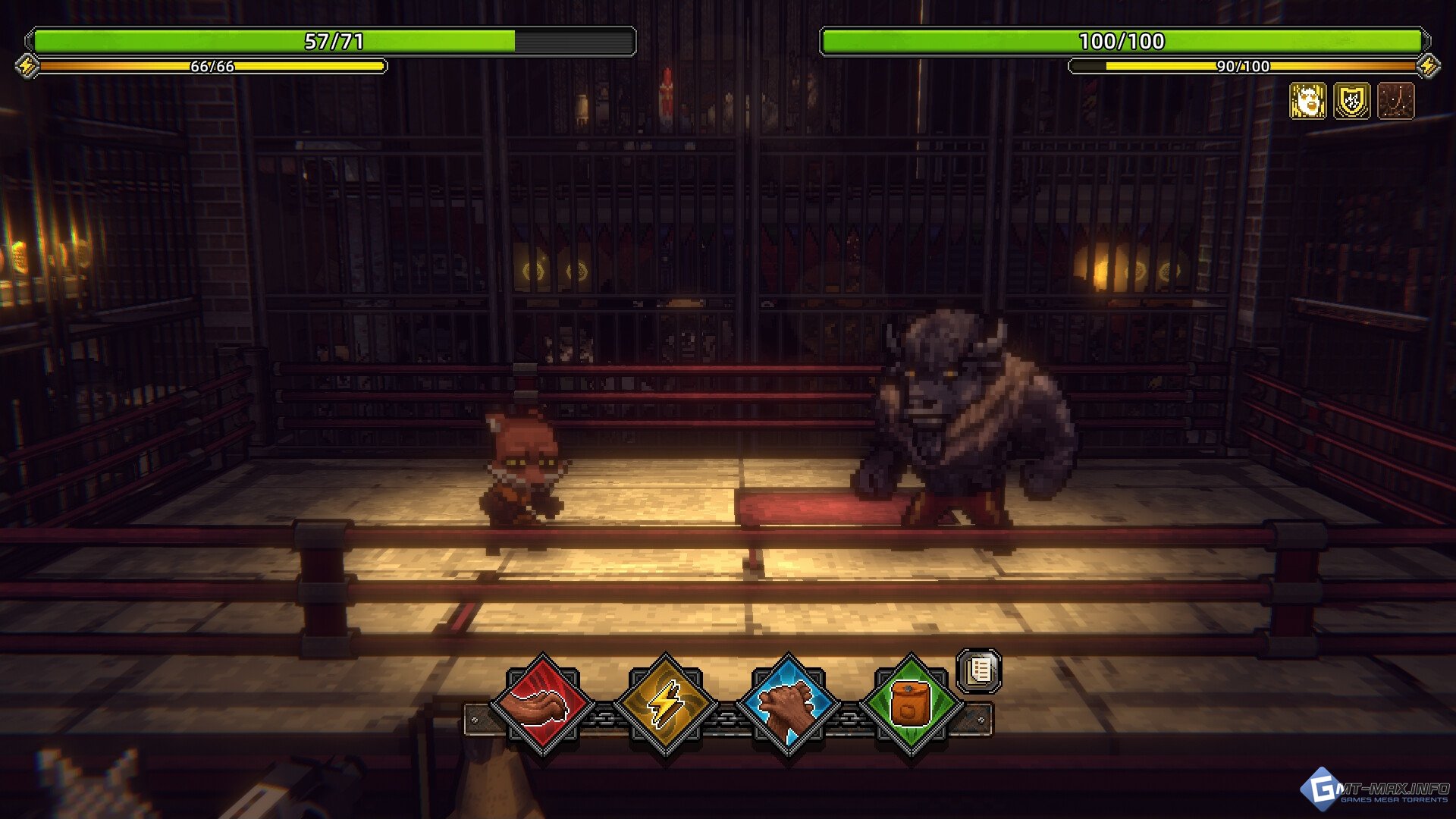Viewport: 1456px width, 819px height.
Task: Inspect the screaming face status effect icon
Action: (1308, 101)
